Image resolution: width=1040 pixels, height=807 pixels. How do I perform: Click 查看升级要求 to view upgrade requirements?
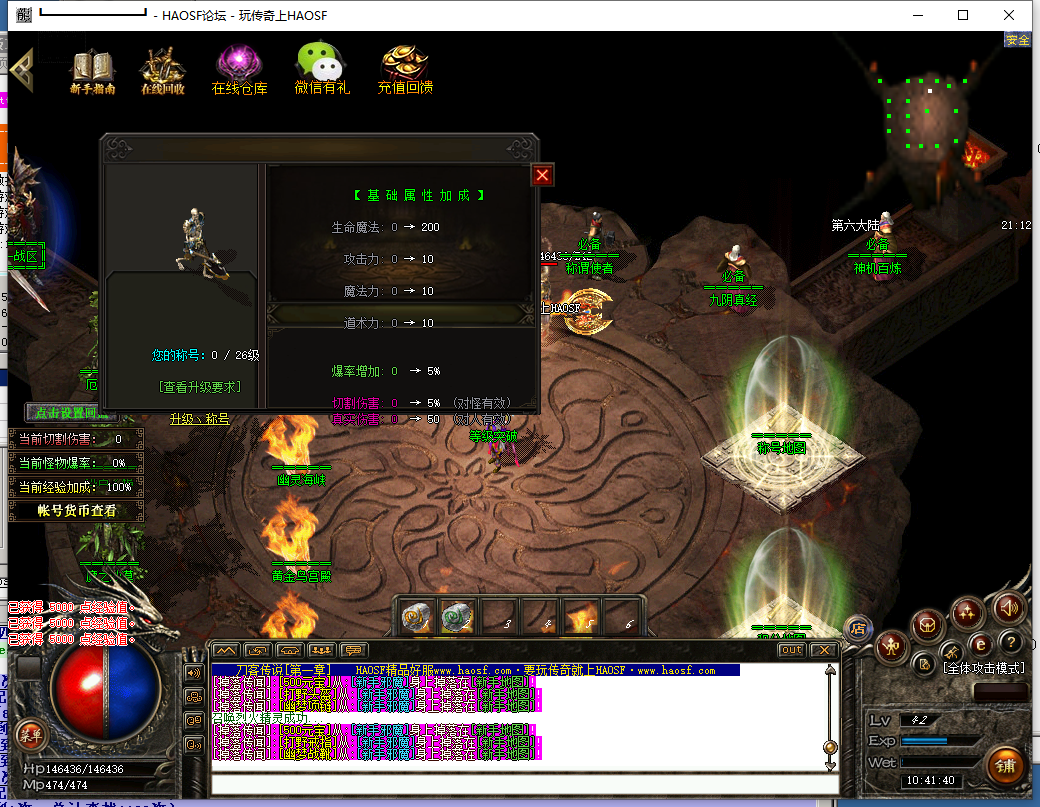(199, 387)
